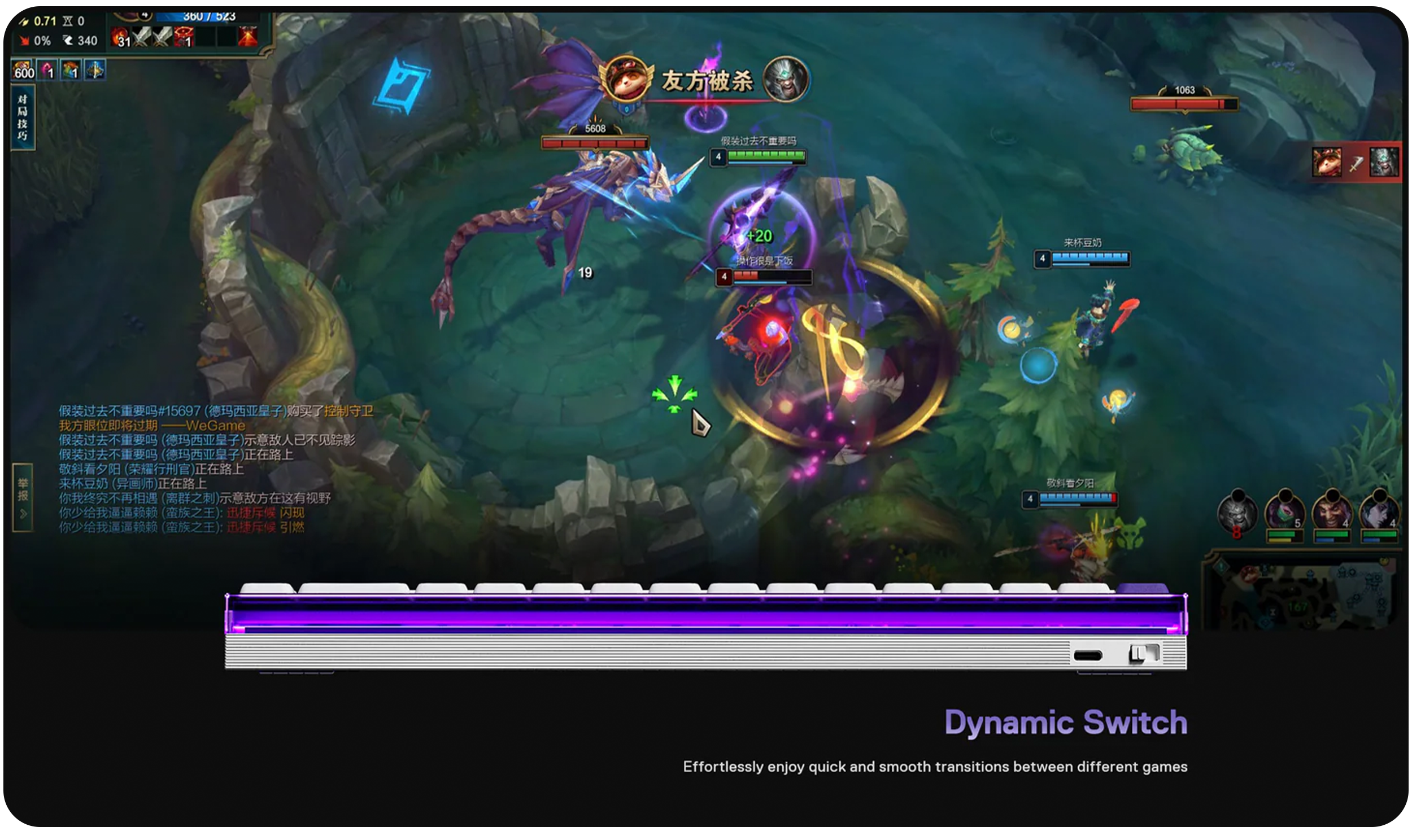Click the pink crystal buff icon

(x=48, y=70)
